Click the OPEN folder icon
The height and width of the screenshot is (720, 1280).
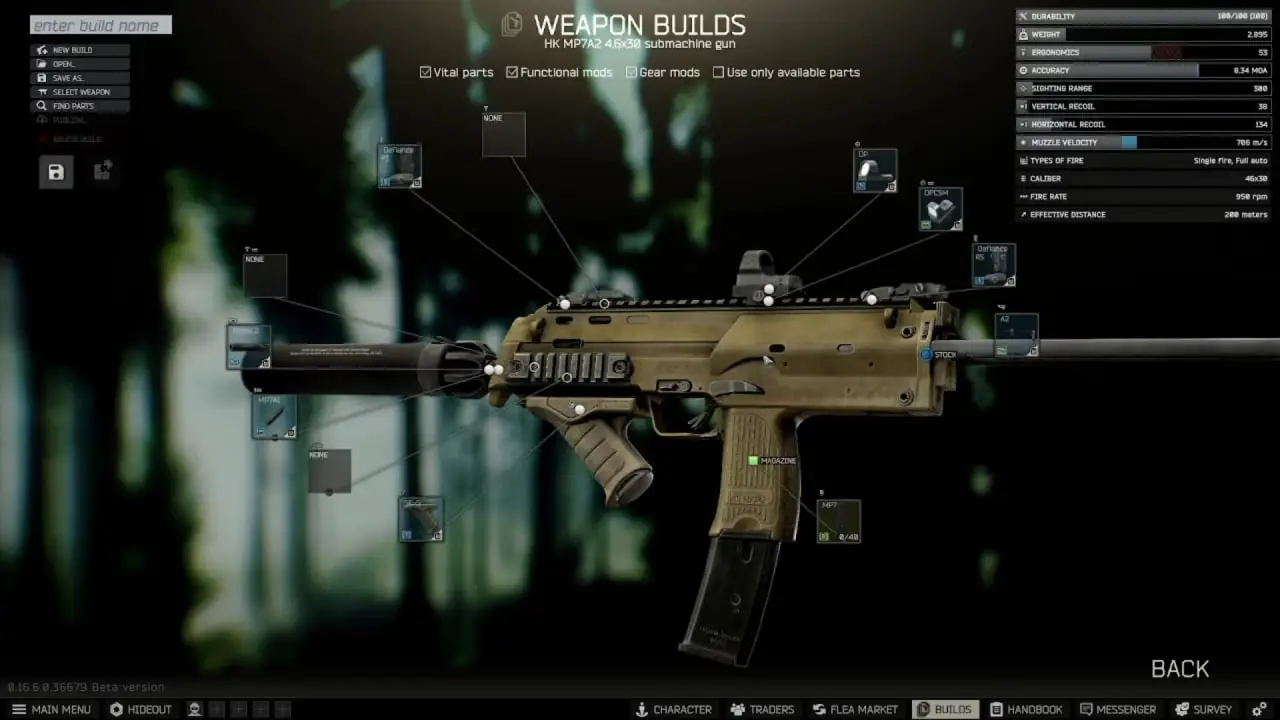(x=40, y=63)
